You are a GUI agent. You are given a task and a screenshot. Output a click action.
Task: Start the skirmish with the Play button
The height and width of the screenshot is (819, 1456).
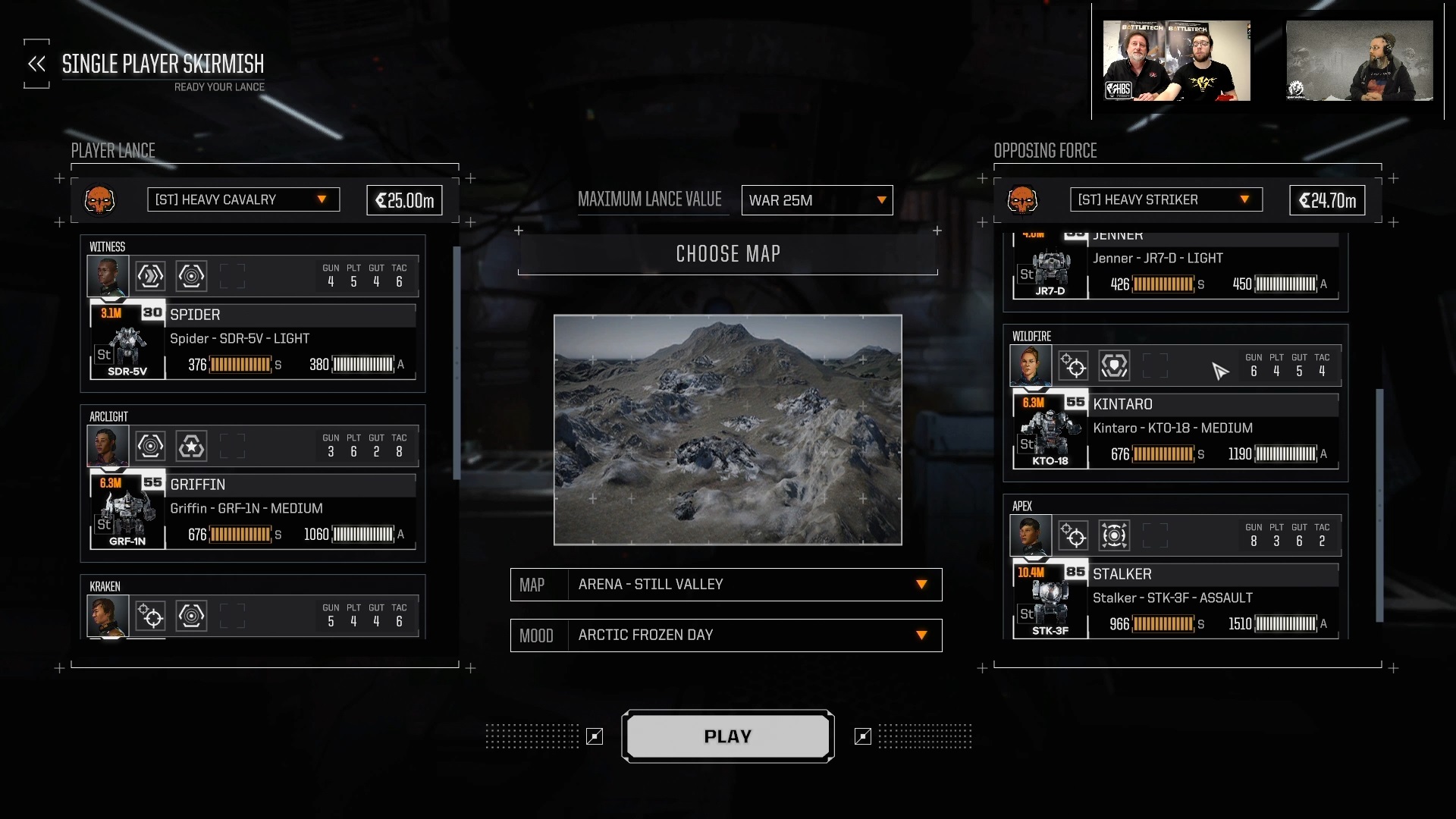click(x=727, y=736)
